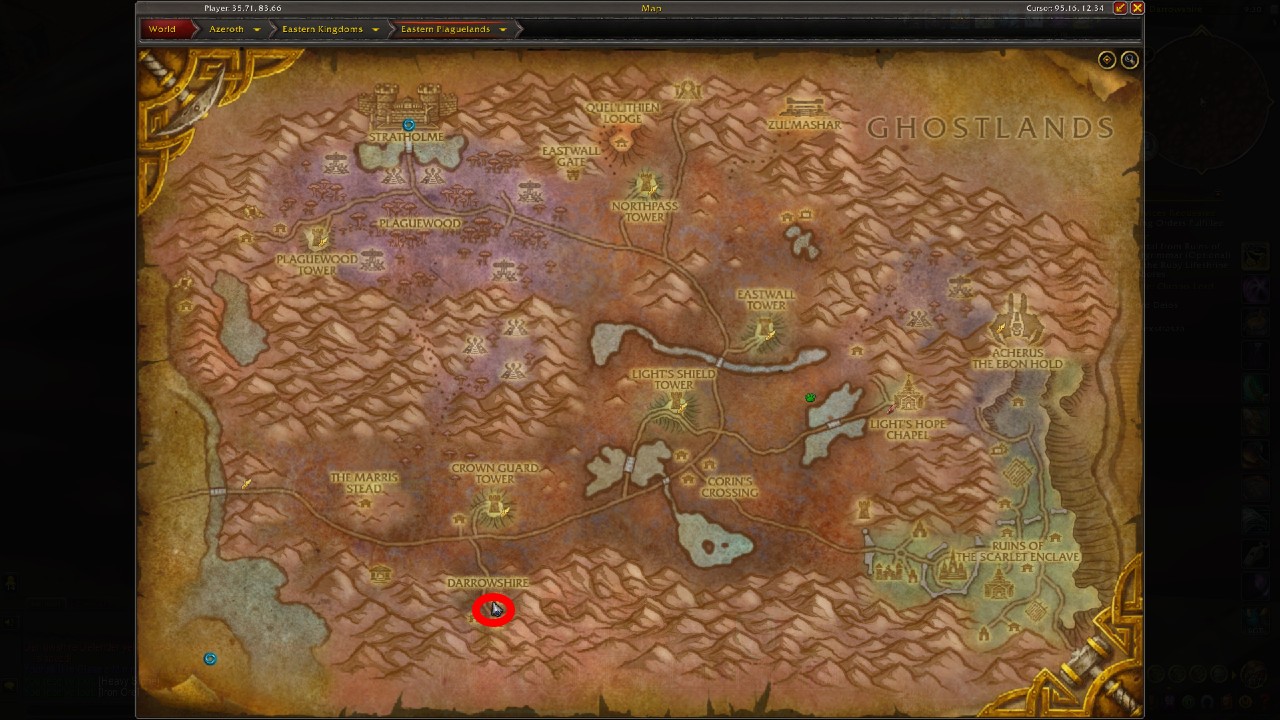The image size is (1280, 720).
Task: Select the World breadcrumb tab
Action: (x=161, y=29)
